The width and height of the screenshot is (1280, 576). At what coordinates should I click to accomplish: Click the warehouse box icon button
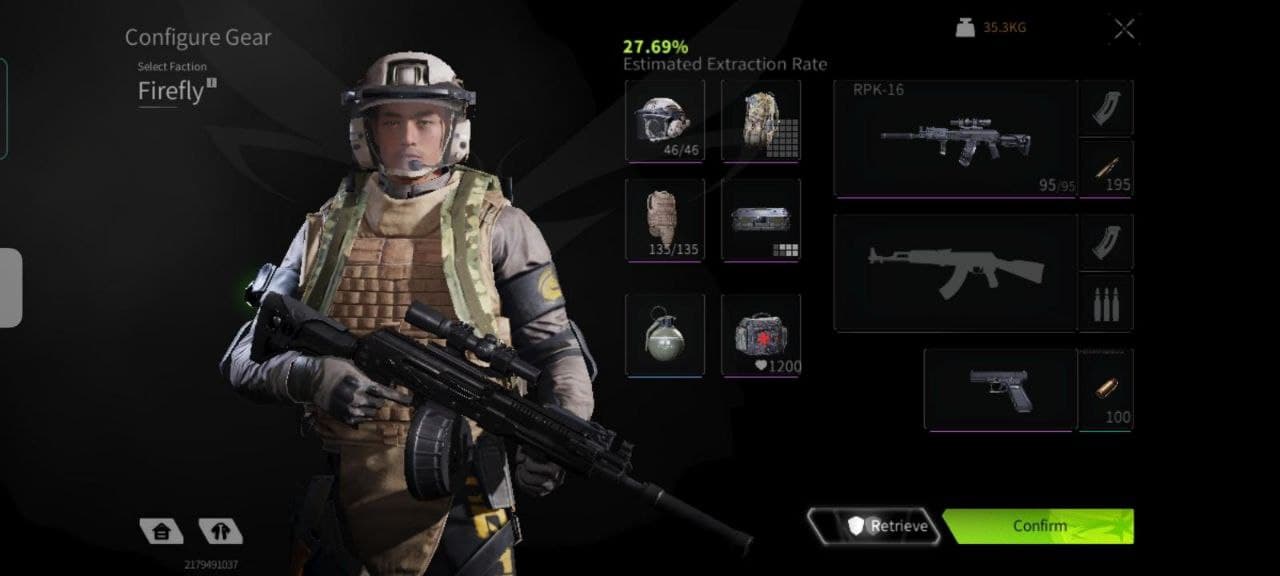click(x=161, y=531)
